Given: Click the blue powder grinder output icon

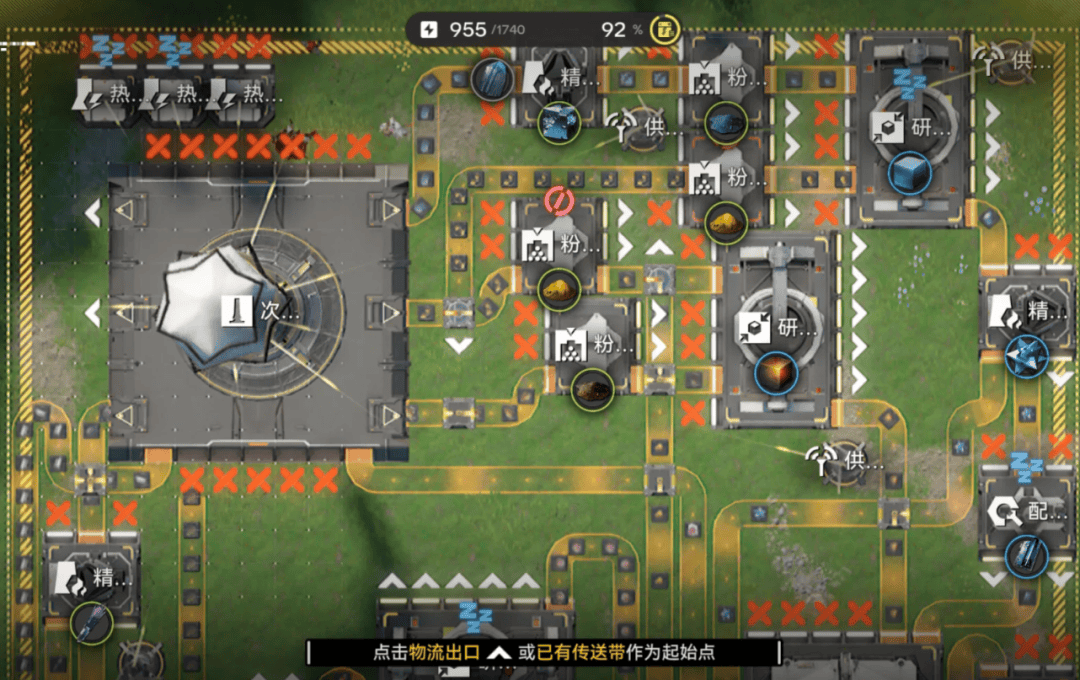Looking at the screenshot, I should point(727,123).
